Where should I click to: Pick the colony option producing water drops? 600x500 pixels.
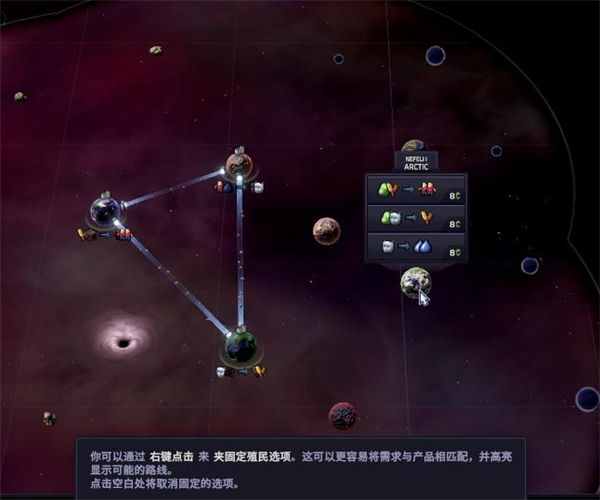pos(416,247)
